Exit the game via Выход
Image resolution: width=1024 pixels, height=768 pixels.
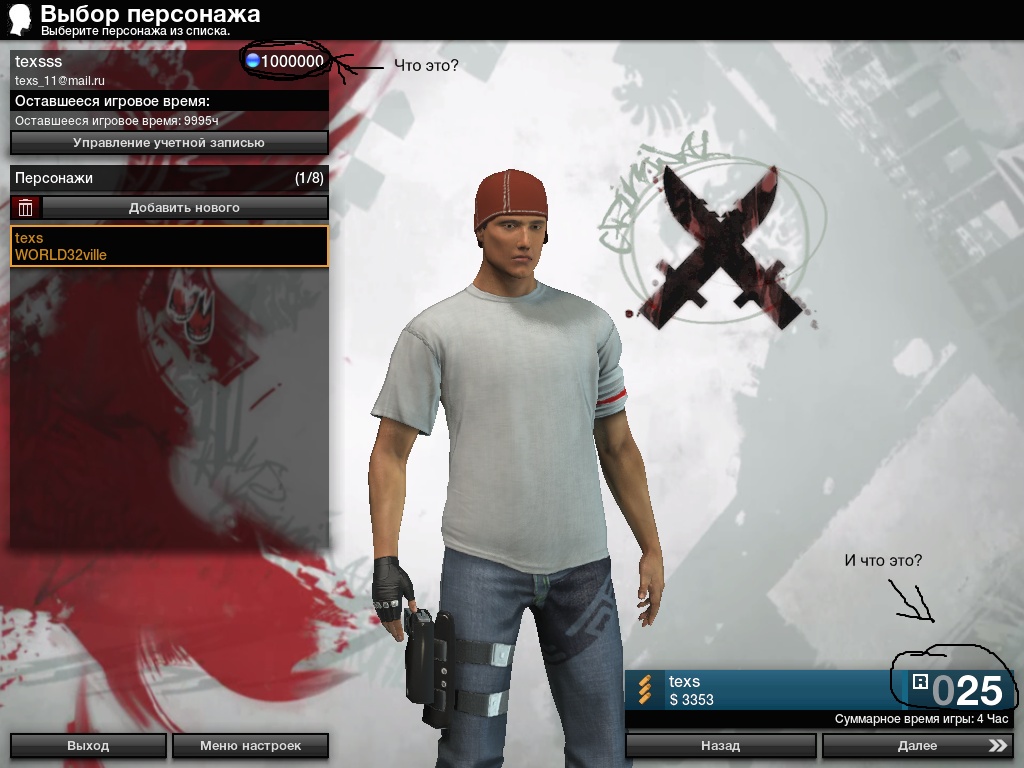pos(88,745)
